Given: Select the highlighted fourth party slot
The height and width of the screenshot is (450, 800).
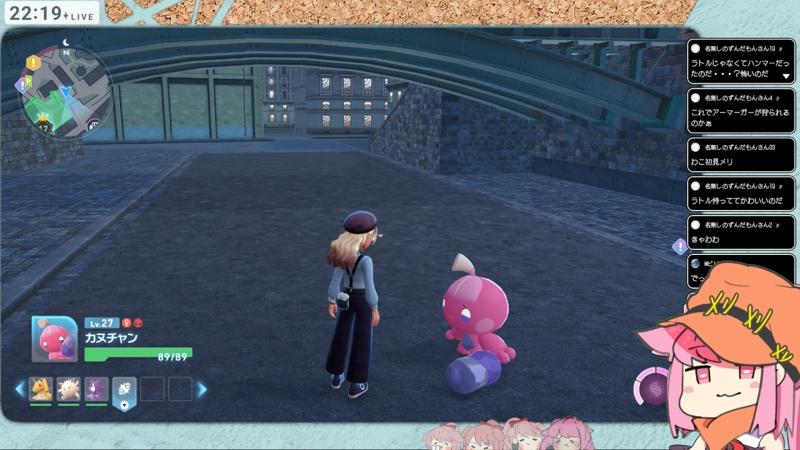Looking at the screenshot, I should pos(124,389).
